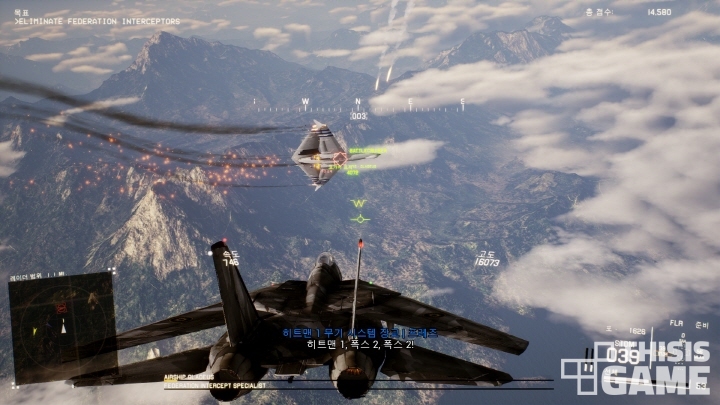Select the Eliminate Federation Interceptors objective
The height and width of the screenshot is (405, 720).
pyautogui.click(x=97, y=21)
